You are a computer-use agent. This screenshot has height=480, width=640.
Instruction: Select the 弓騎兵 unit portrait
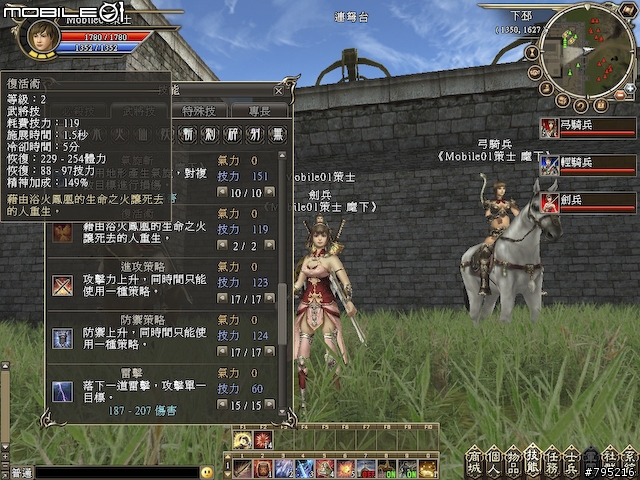pos(549,128)
